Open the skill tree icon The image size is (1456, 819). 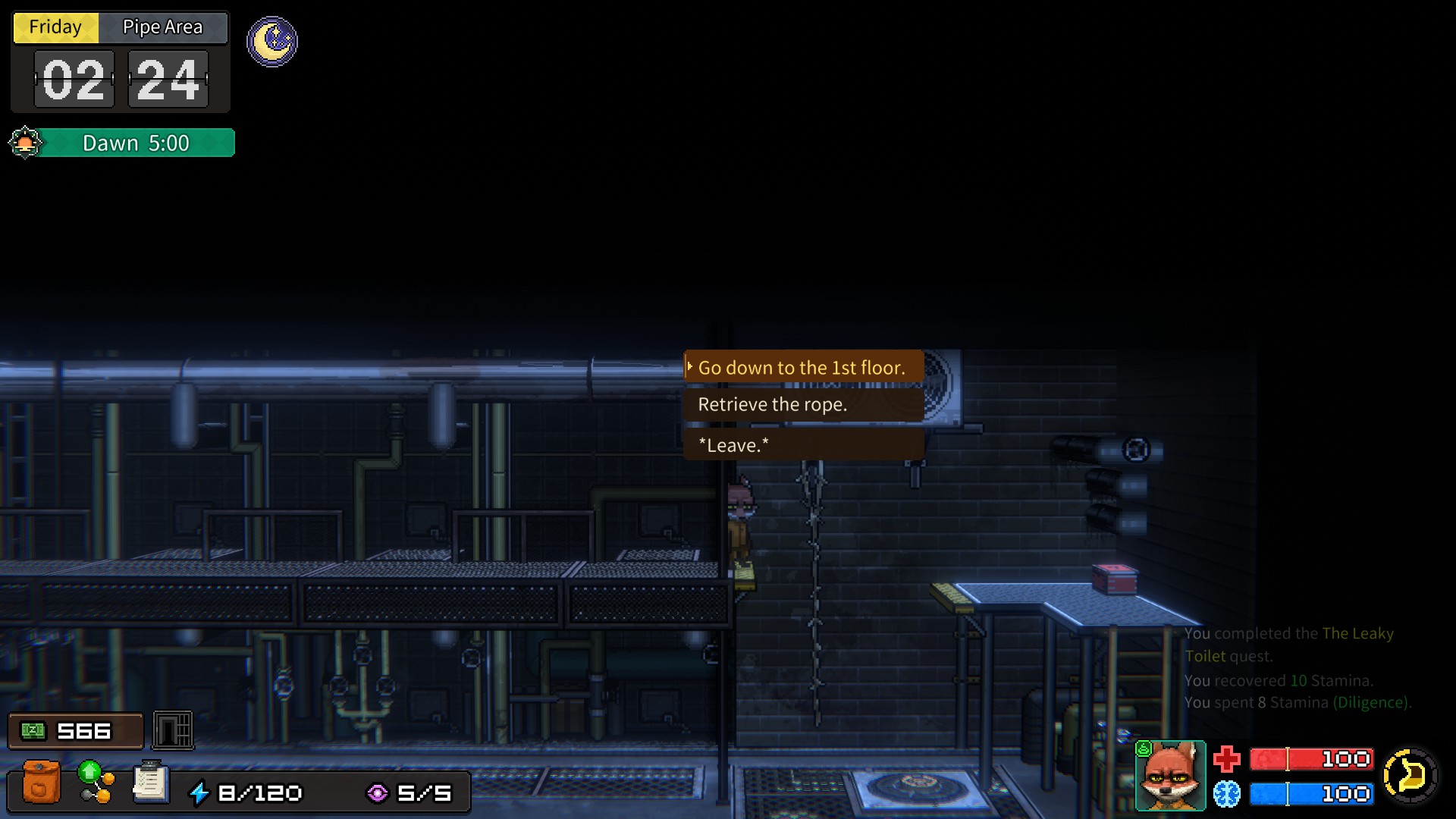coord(96,781)
